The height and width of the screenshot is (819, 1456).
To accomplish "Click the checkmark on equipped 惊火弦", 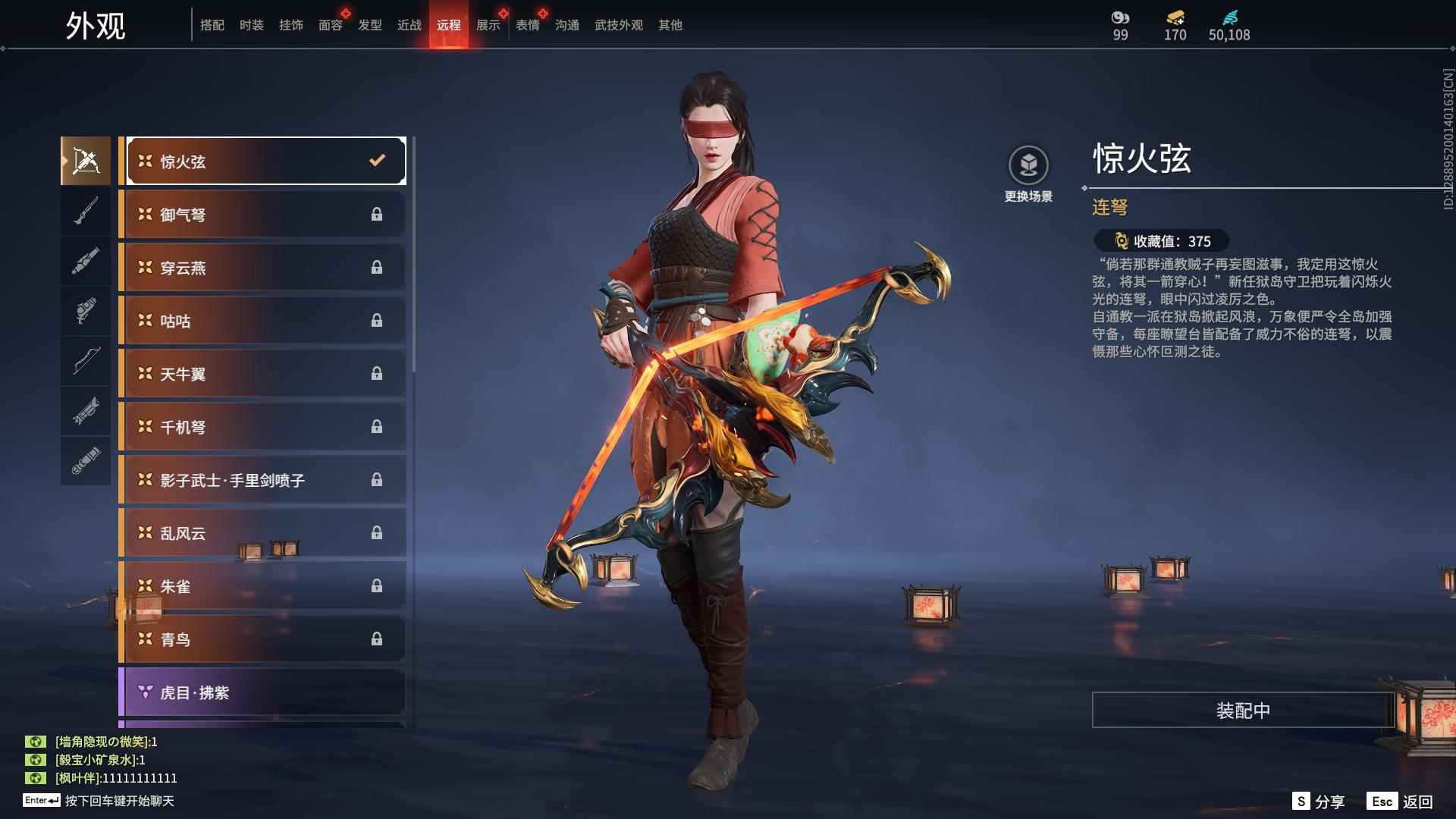I will point(375,160).
